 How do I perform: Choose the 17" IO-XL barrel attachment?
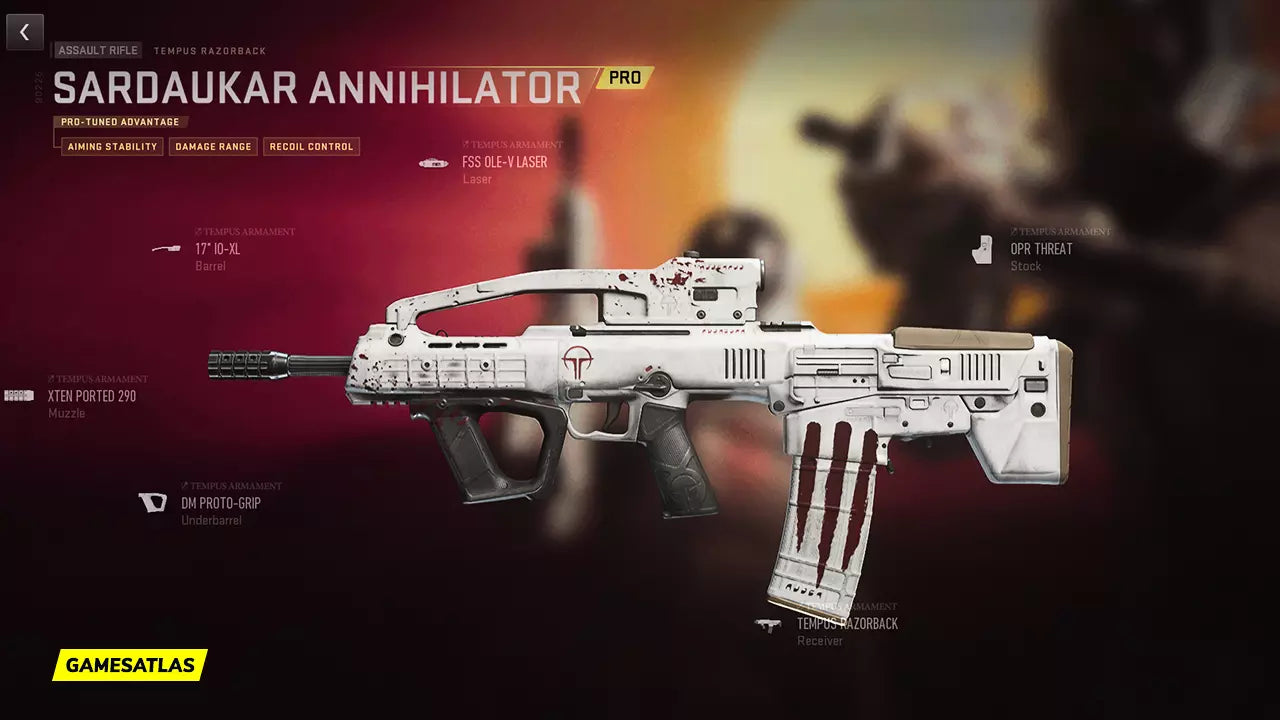(x=217, y=249)
